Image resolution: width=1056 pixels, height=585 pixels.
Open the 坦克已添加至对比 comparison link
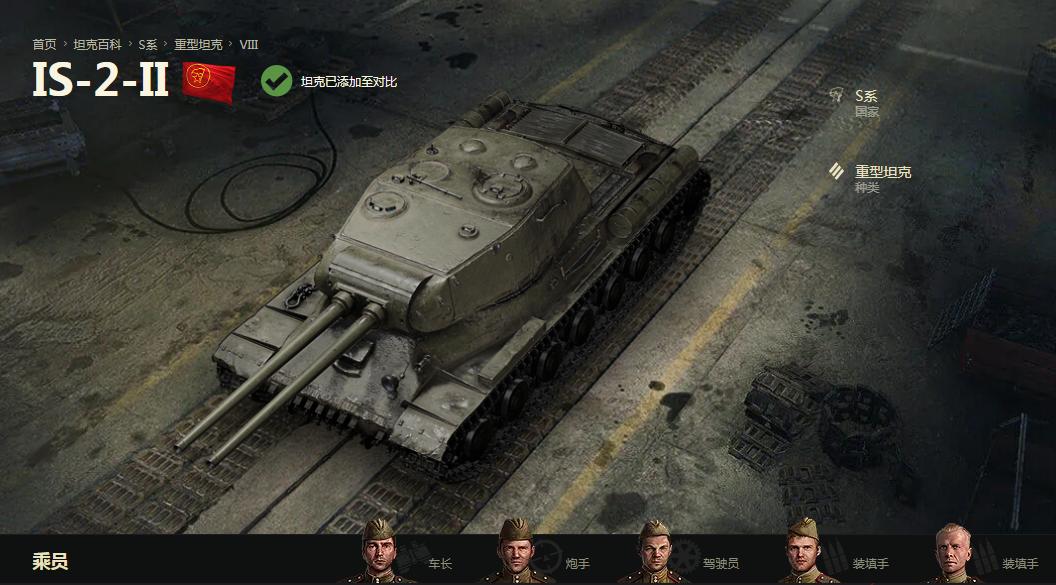349,82
